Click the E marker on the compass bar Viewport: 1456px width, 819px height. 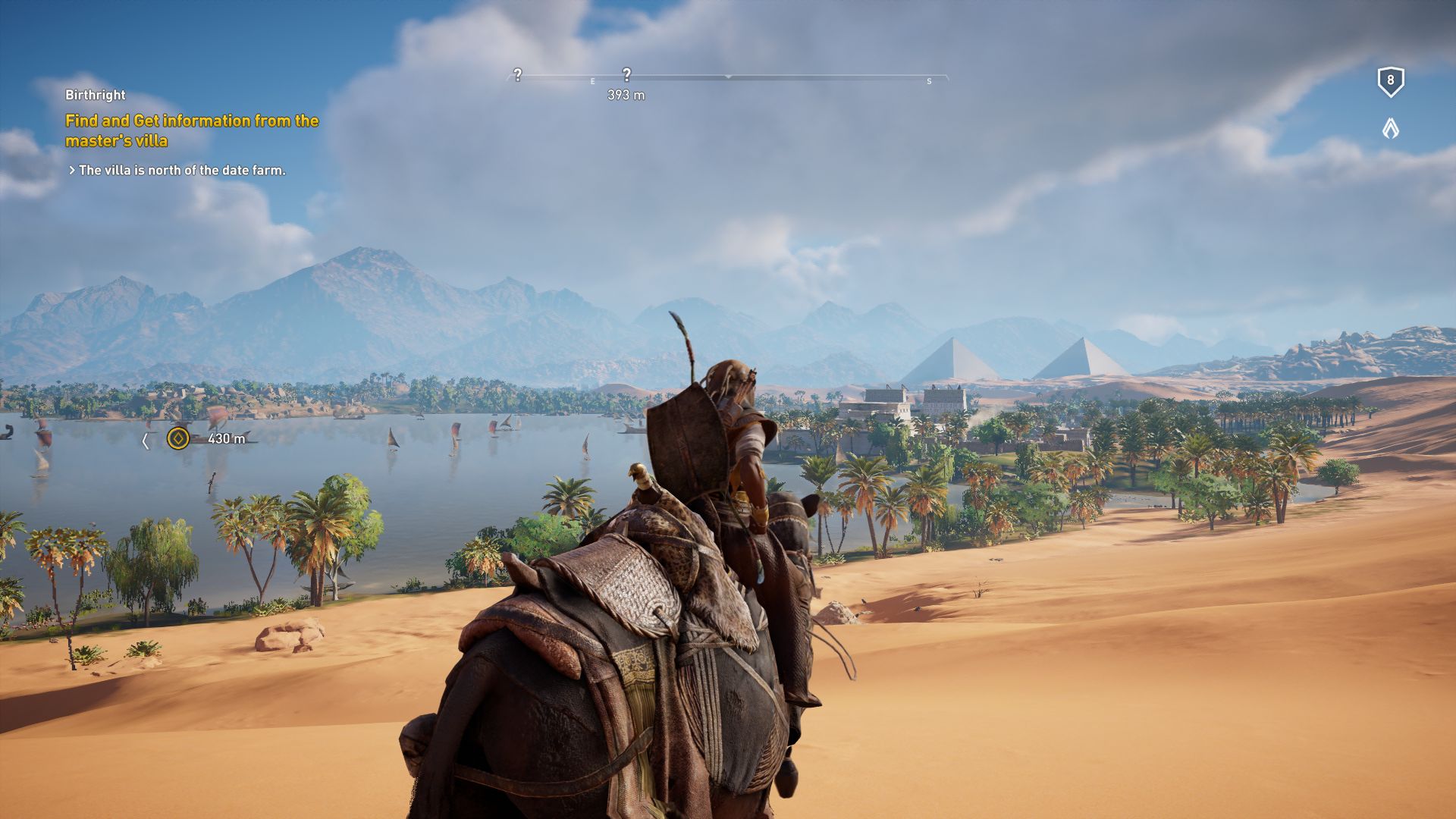point(592,80)
